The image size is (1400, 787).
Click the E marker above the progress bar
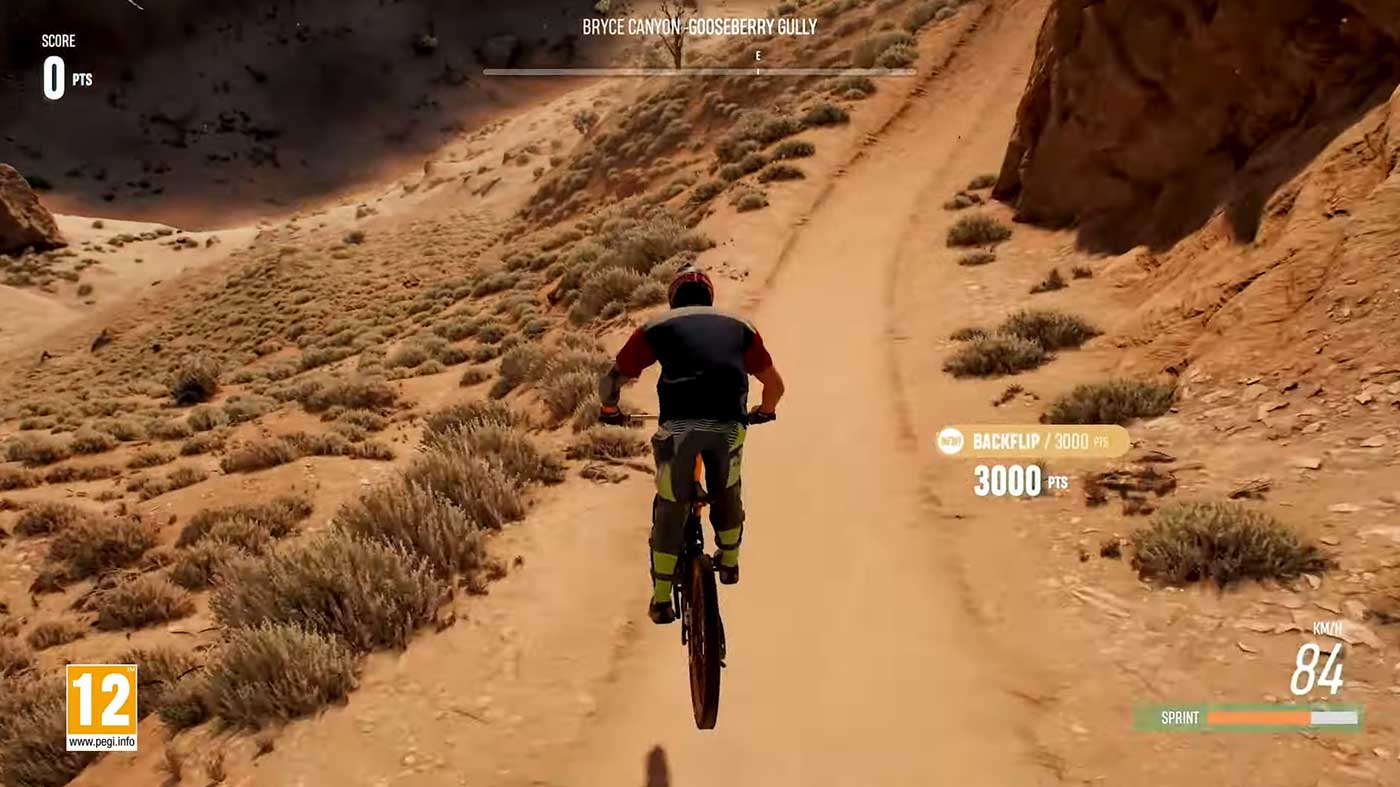tap(757, 57)
